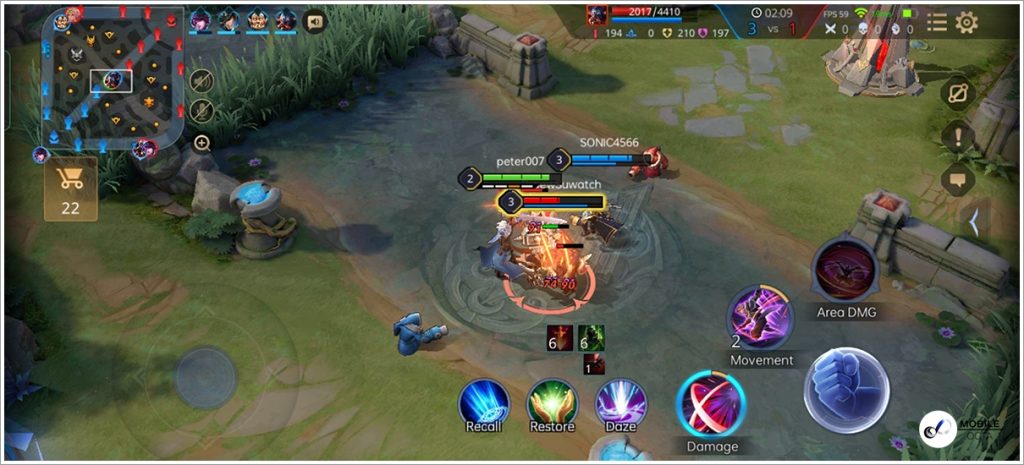Toggle the muted speaker icon
The width and height of the screenshot is (1024, 465).
(201, 81)
